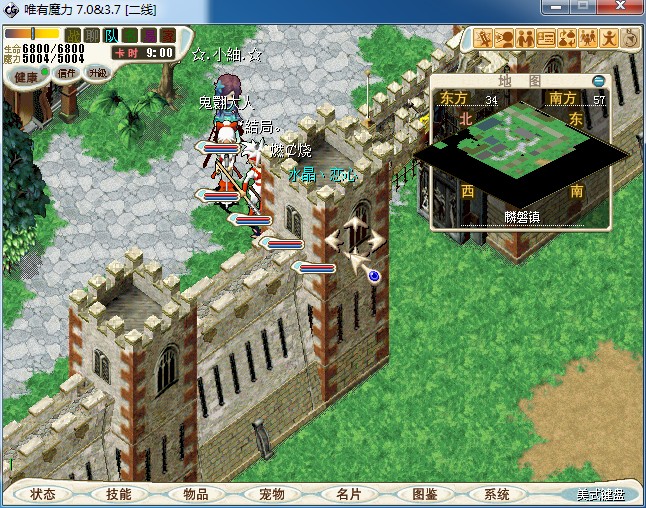The width and height of the screenshot is (646, 508).
Task: Open the 名片 name card menu
Action: point(348,494)
